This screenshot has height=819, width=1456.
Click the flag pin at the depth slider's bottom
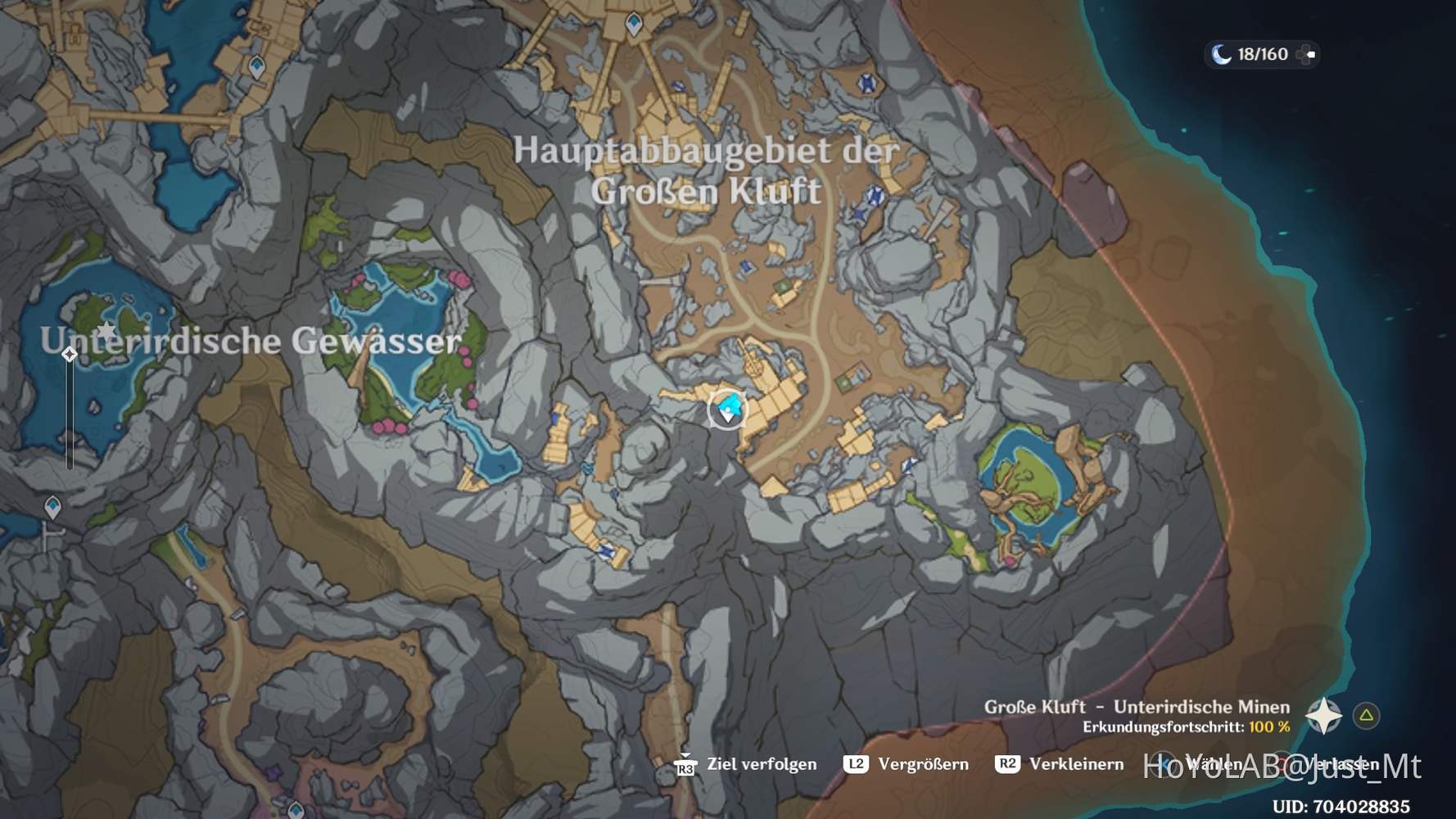[x=49, y=536]
